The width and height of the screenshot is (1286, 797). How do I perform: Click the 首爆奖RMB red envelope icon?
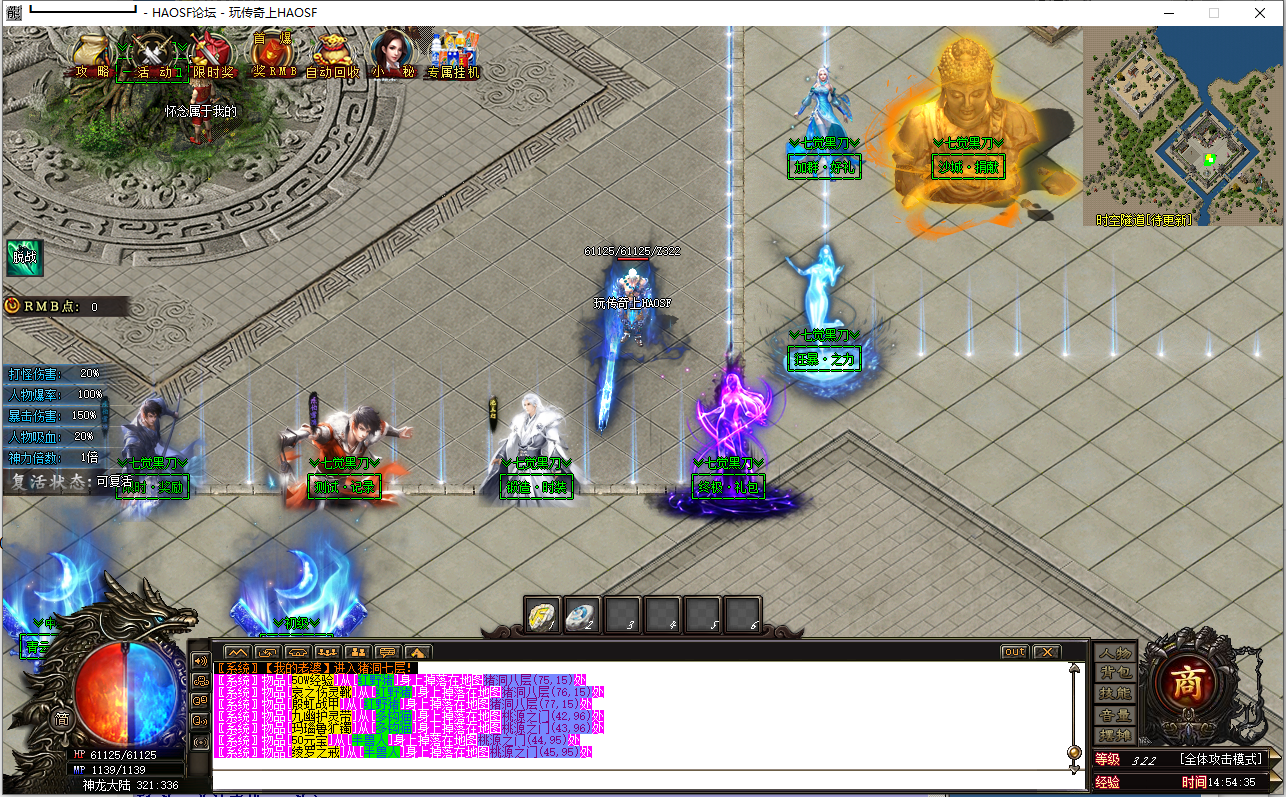(x=271, y=55)
